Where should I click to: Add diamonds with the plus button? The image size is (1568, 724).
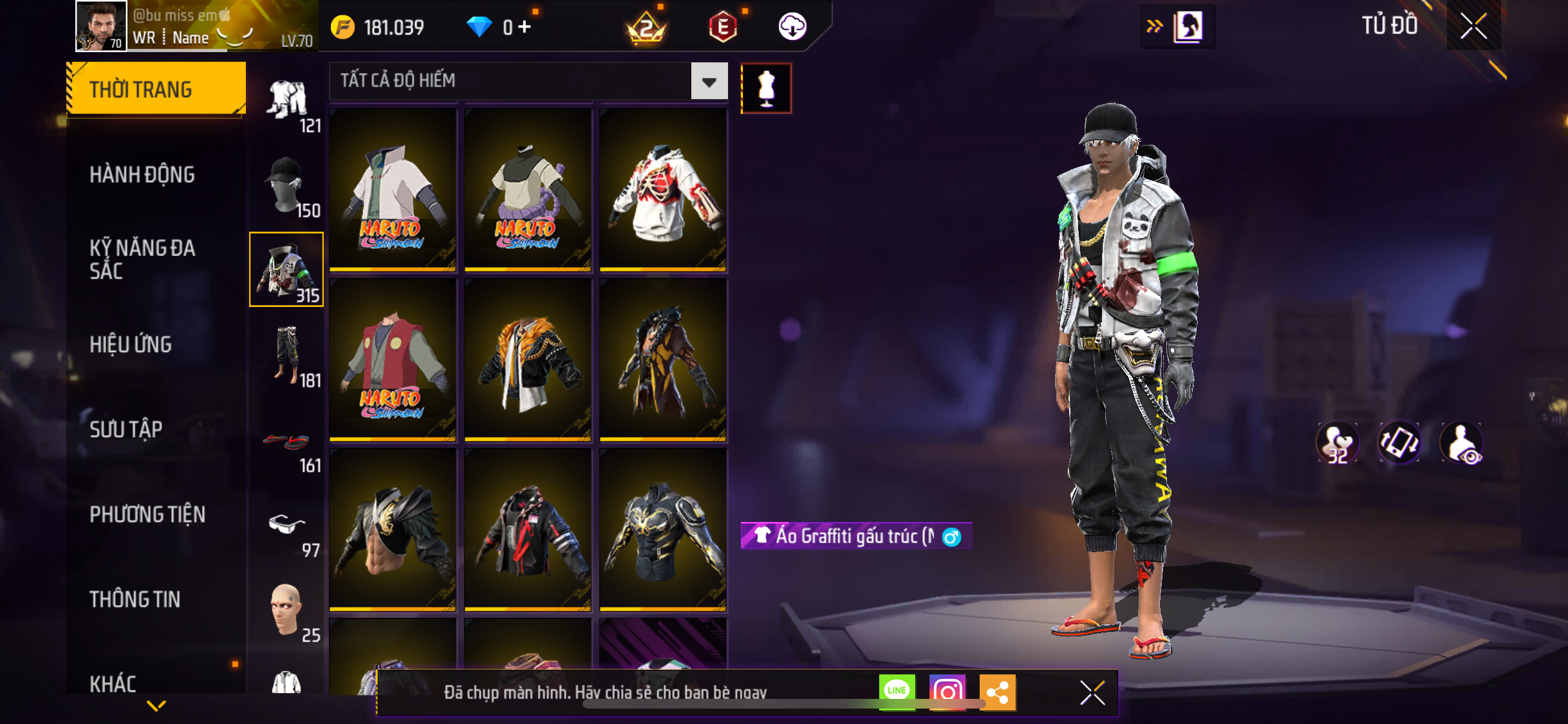[x=525, y=27]
